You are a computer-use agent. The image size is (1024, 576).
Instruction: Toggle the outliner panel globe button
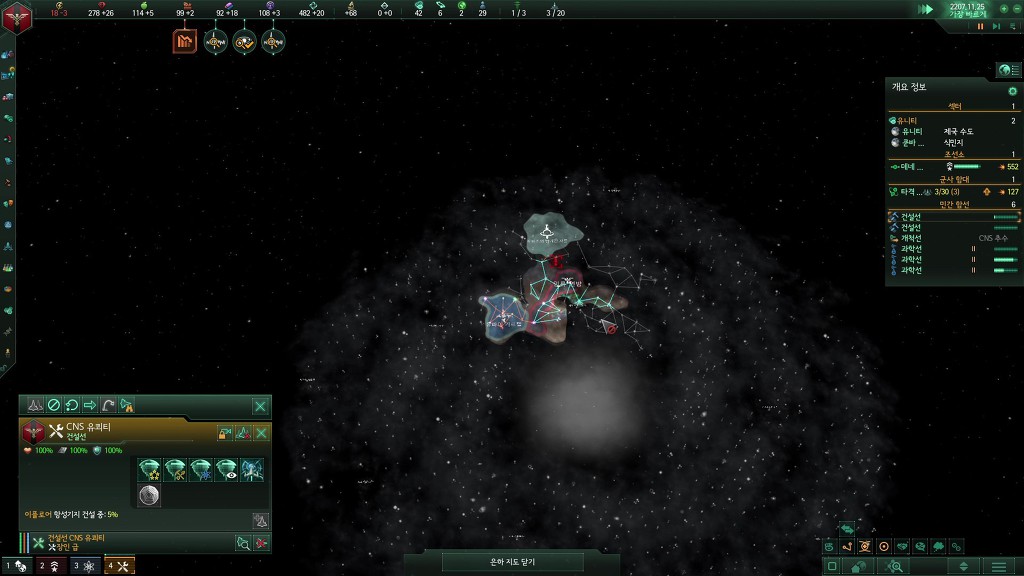pos(1005,70)
